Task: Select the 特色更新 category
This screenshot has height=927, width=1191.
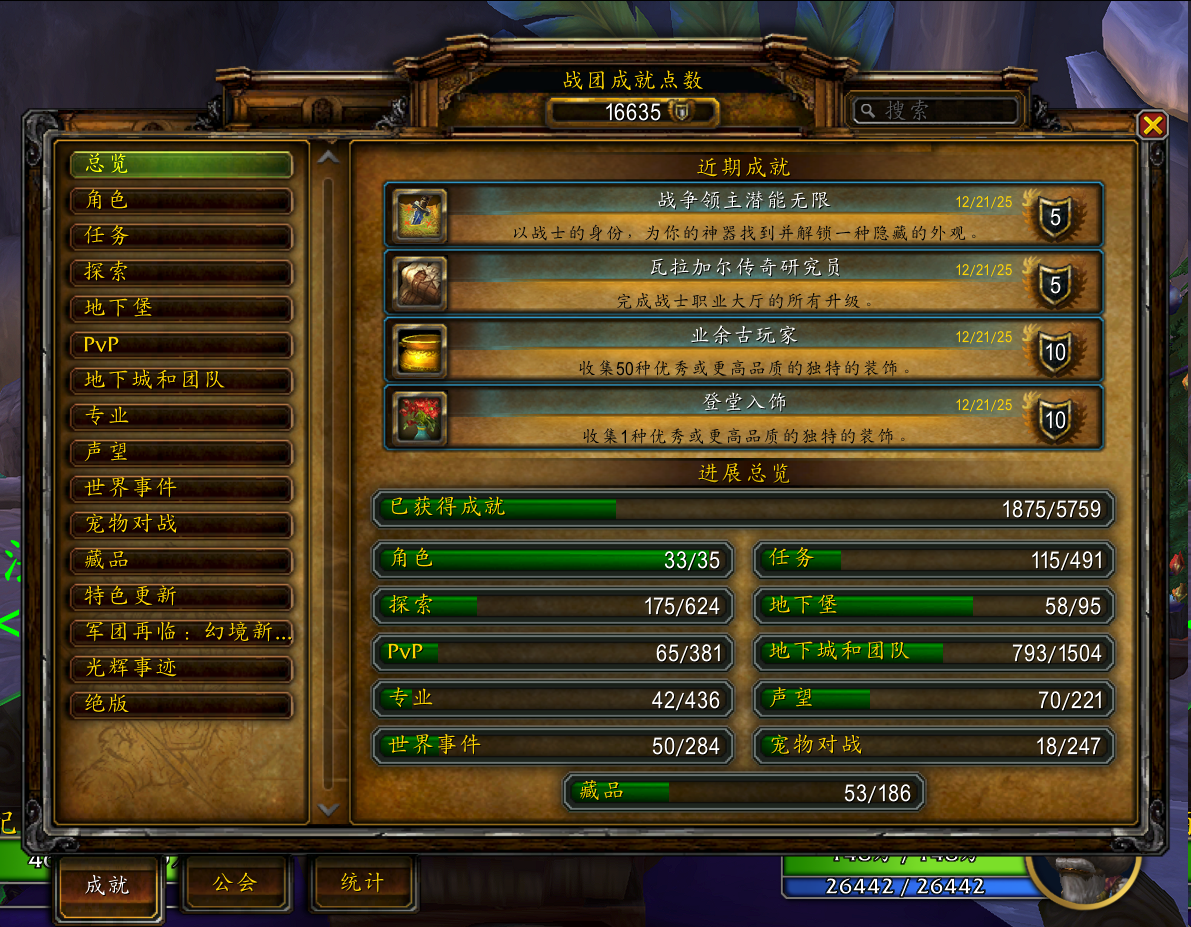Action: coord(180,596)
